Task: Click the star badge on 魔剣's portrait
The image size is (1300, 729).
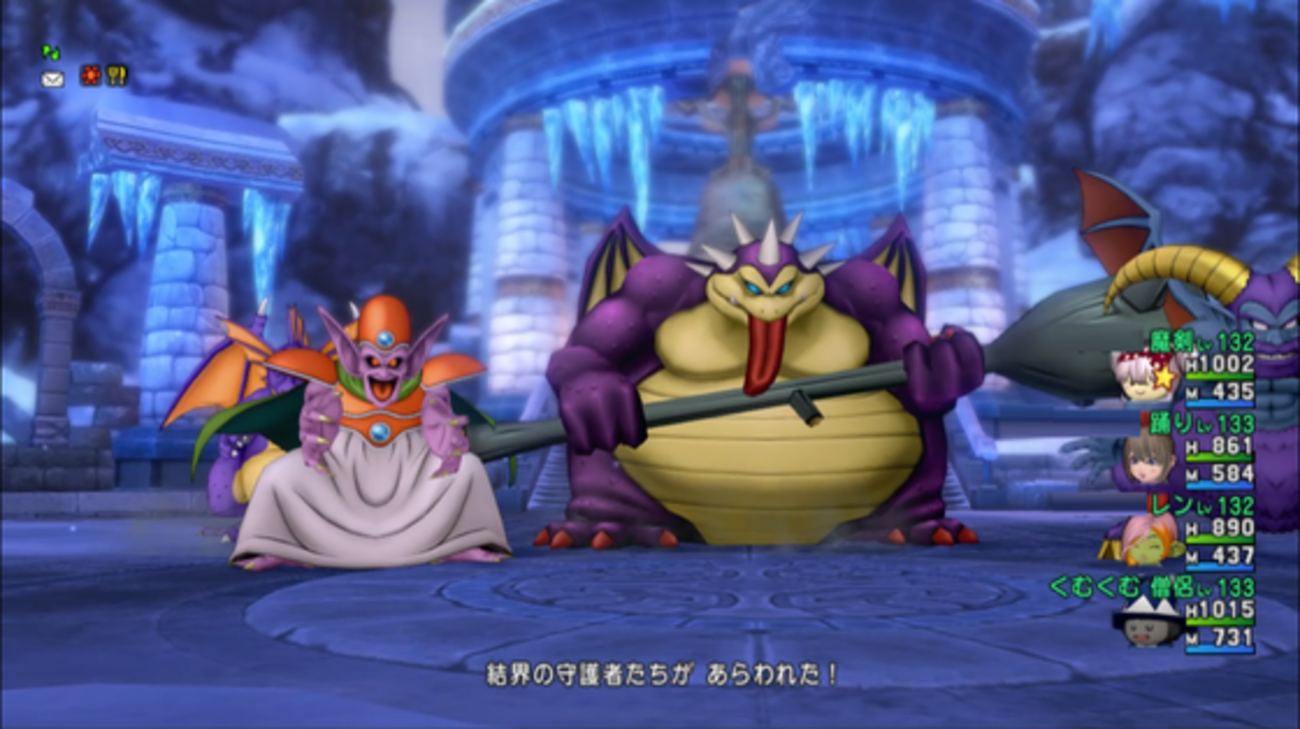Action: (1164, 377)
